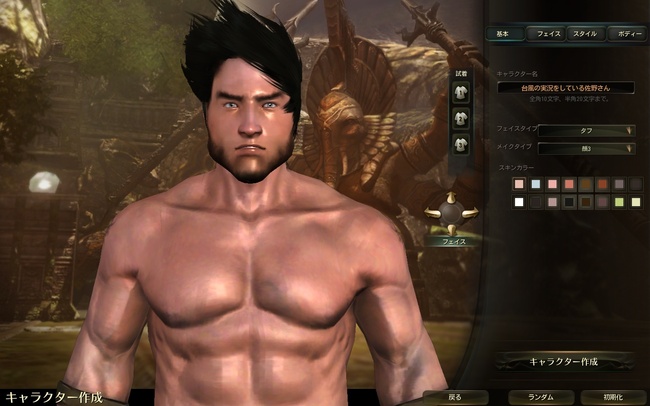
Task: Try on the first outfit preview icon
Action: tap(461, 94)
